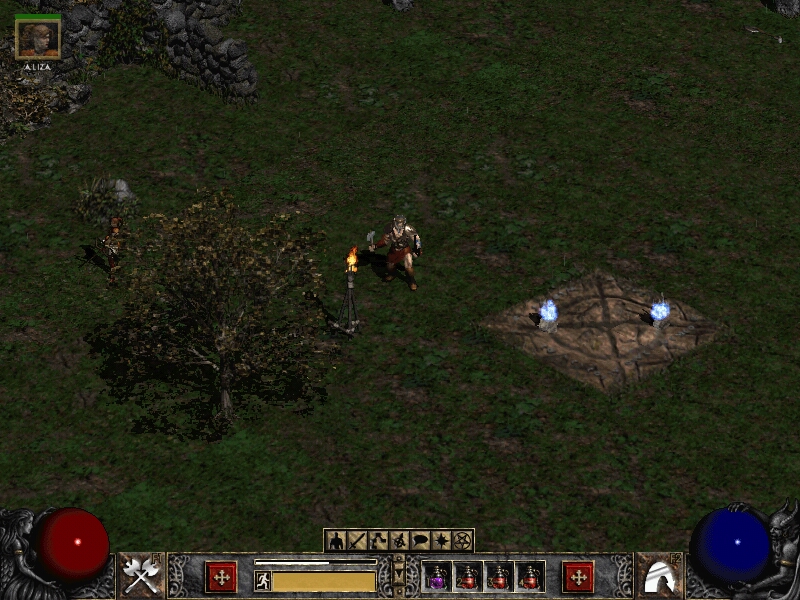Open the character sheet silhouette icon
This screenshot has width=800, height=600.
point(337,541)
